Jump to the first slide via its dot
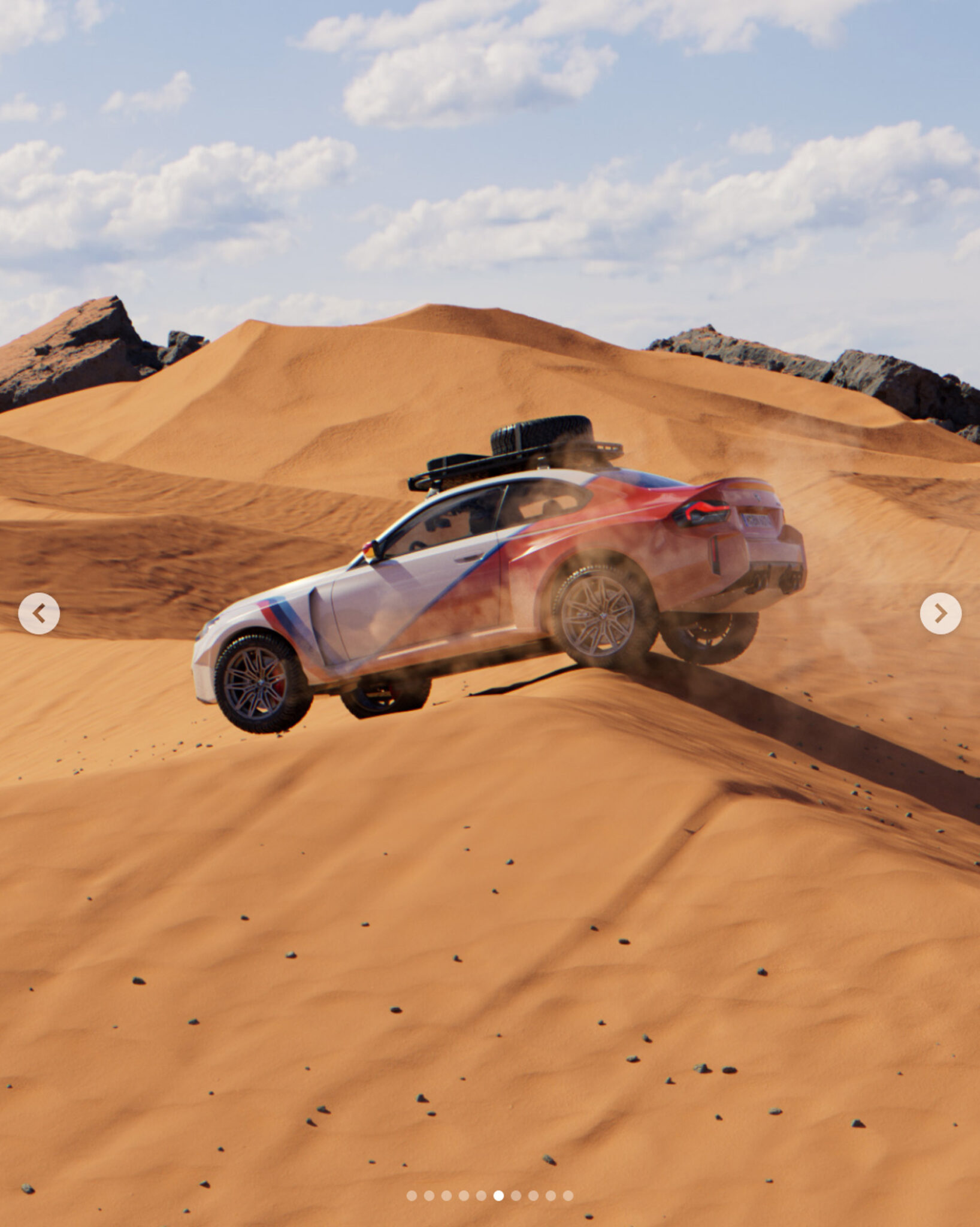The image size is (980, 1227). pyautogui.click(x=412, y=1195)
